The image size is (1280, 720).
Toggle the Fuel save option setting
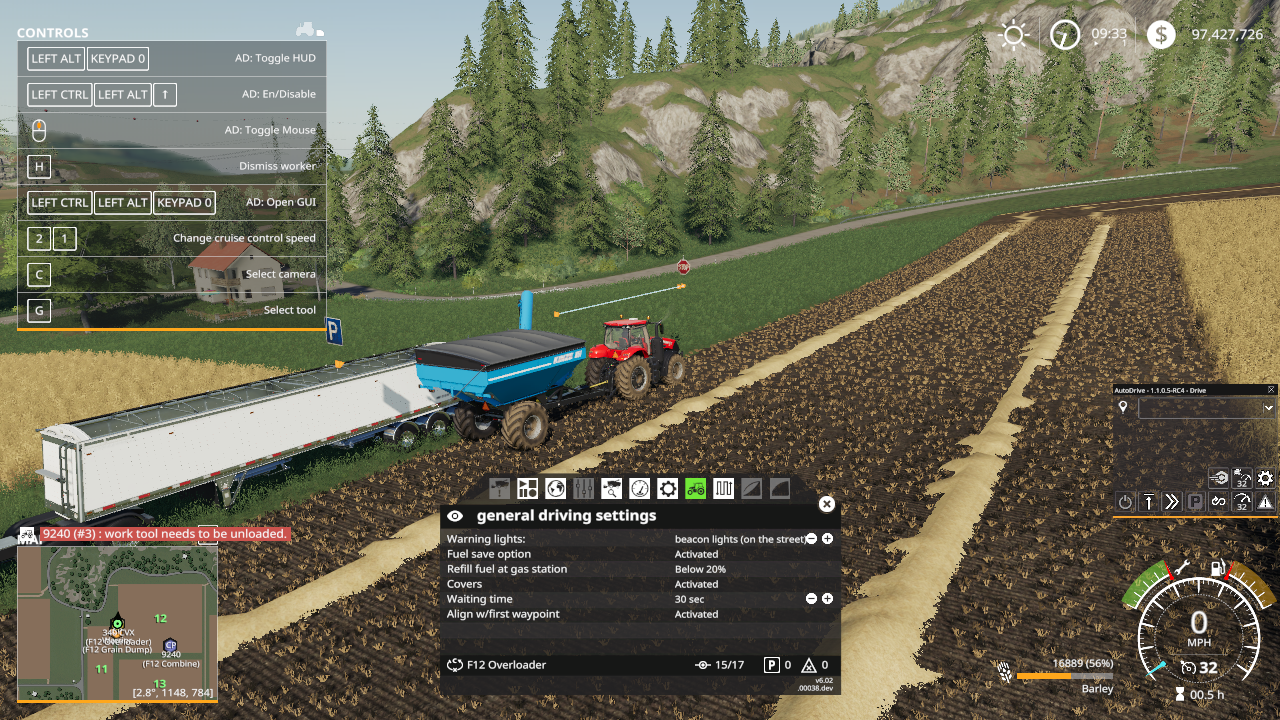697,554
